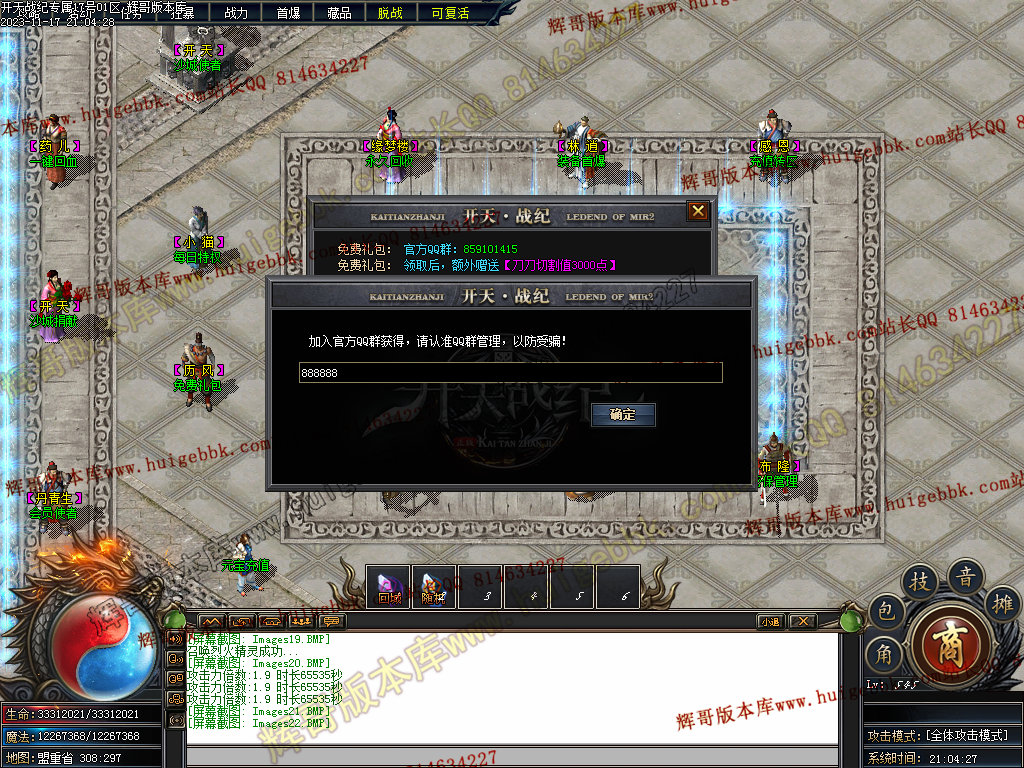Select the 可复活 top menu option
The height and width of the screenshot is (768, 1024).
pyautogui.click(x=450, y=13)
